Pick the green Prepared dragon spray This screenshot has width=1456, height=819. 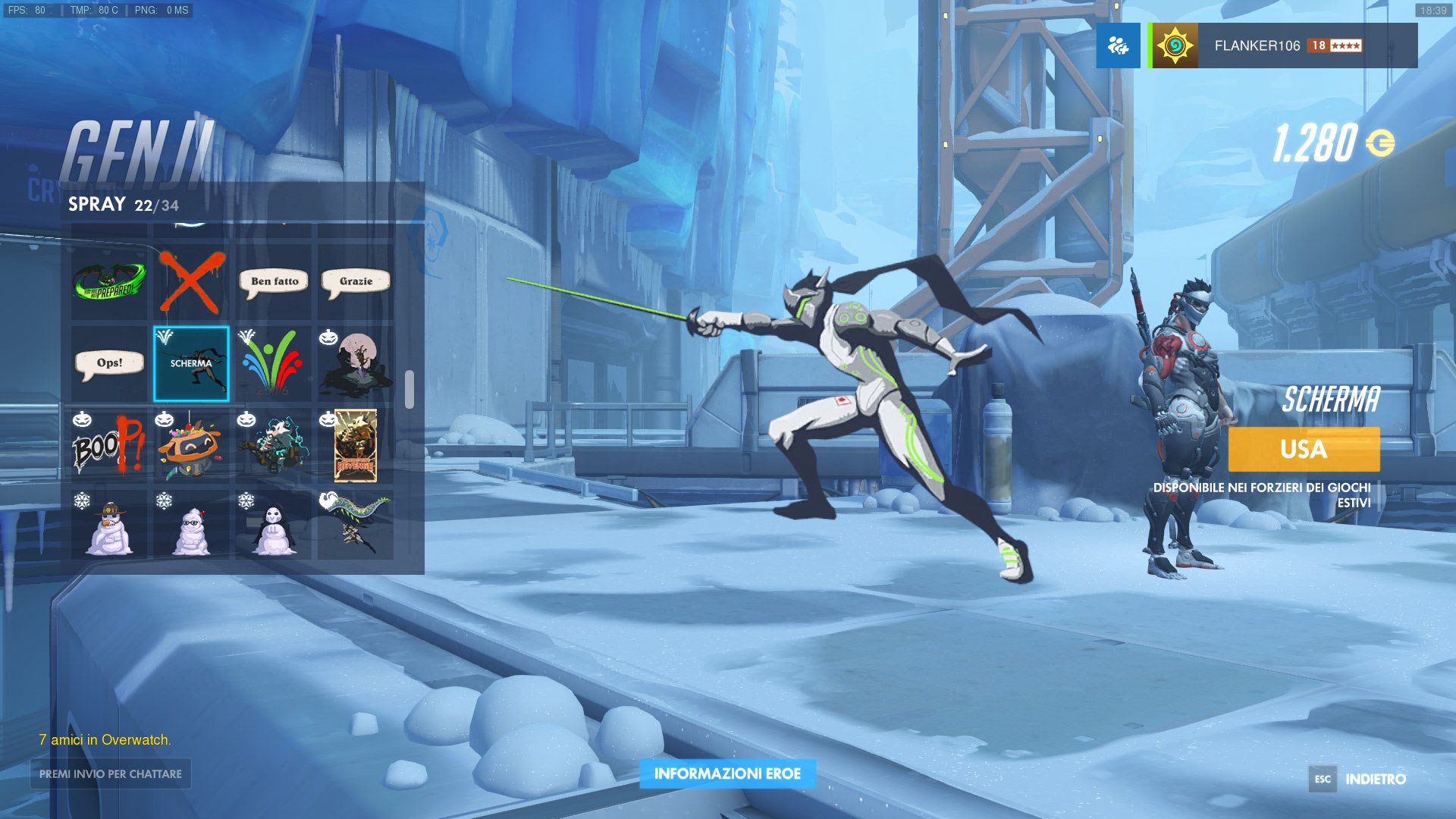point(109,282)
